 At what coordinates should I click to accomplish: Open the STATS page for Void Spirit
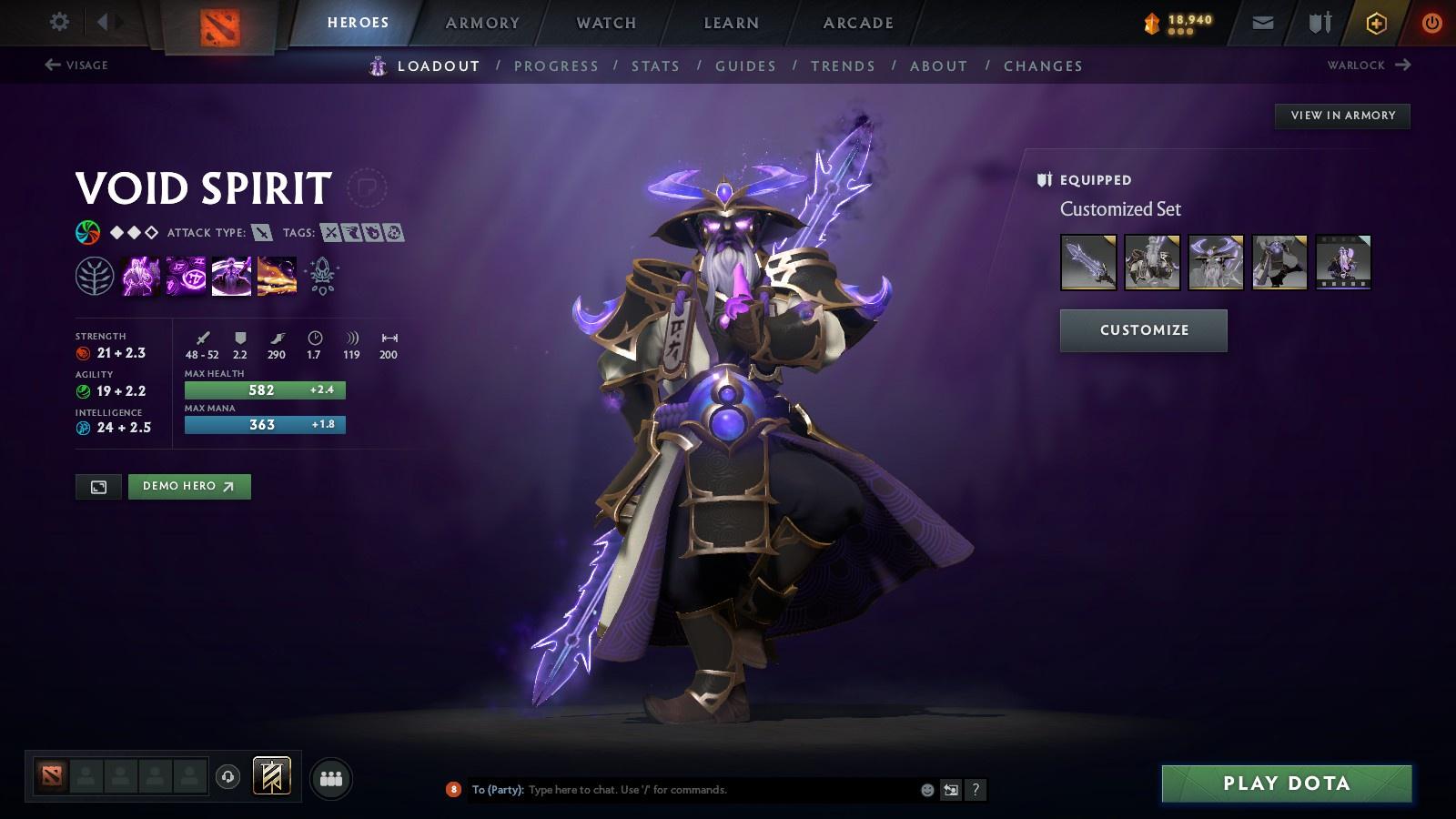click(657, 66)
